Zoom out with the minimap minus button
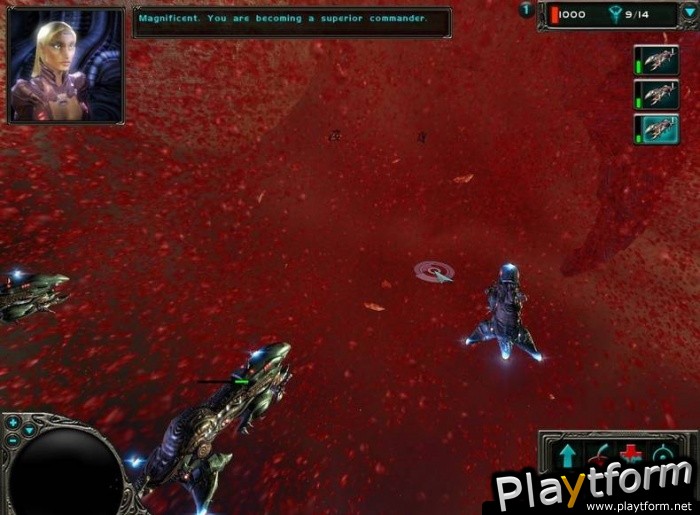Image resolution: width=700 pixels, height=515 pixels. click(x=13, y=442)
